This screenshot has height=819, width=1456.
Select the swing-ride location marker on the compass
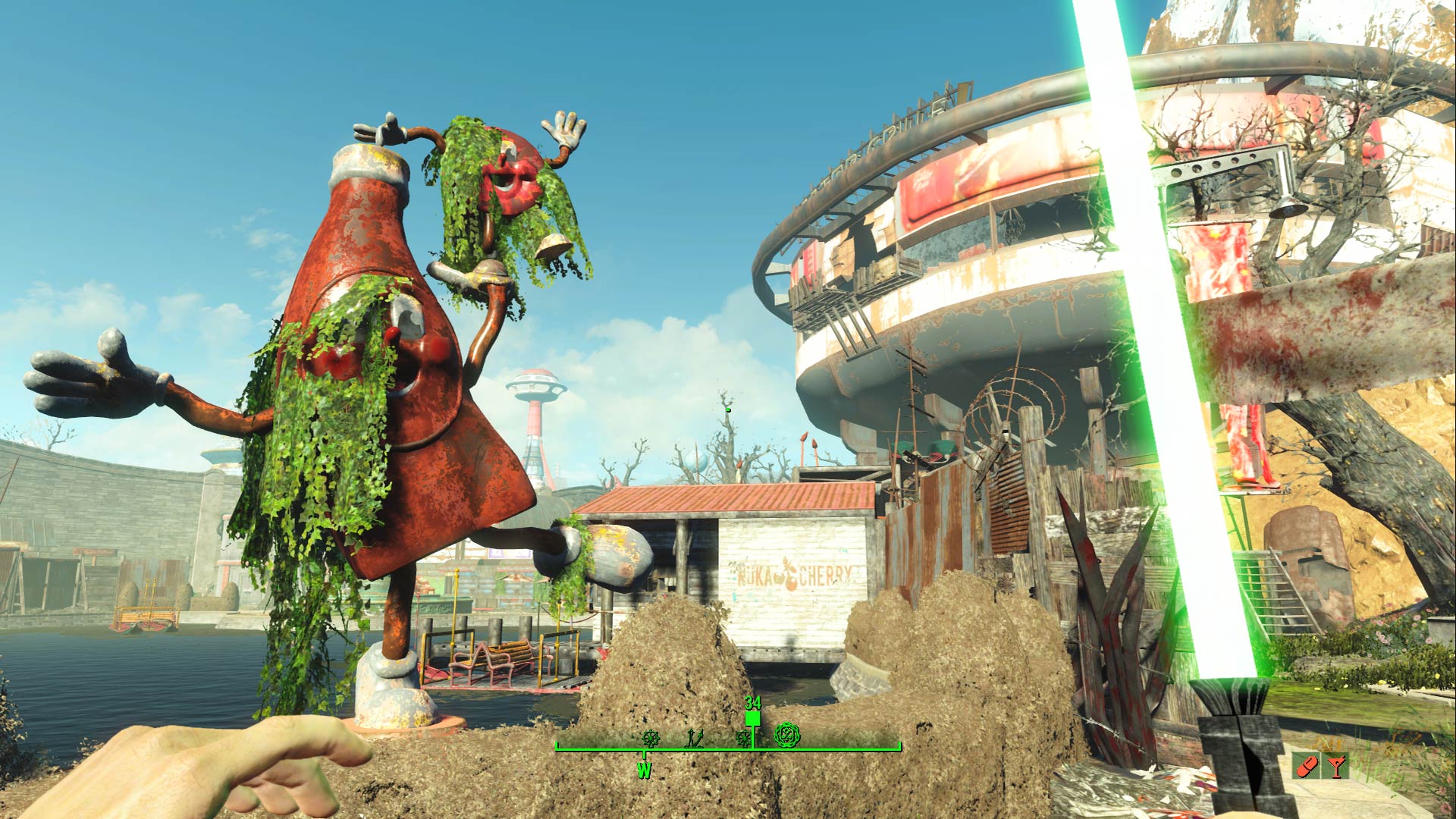694,737
